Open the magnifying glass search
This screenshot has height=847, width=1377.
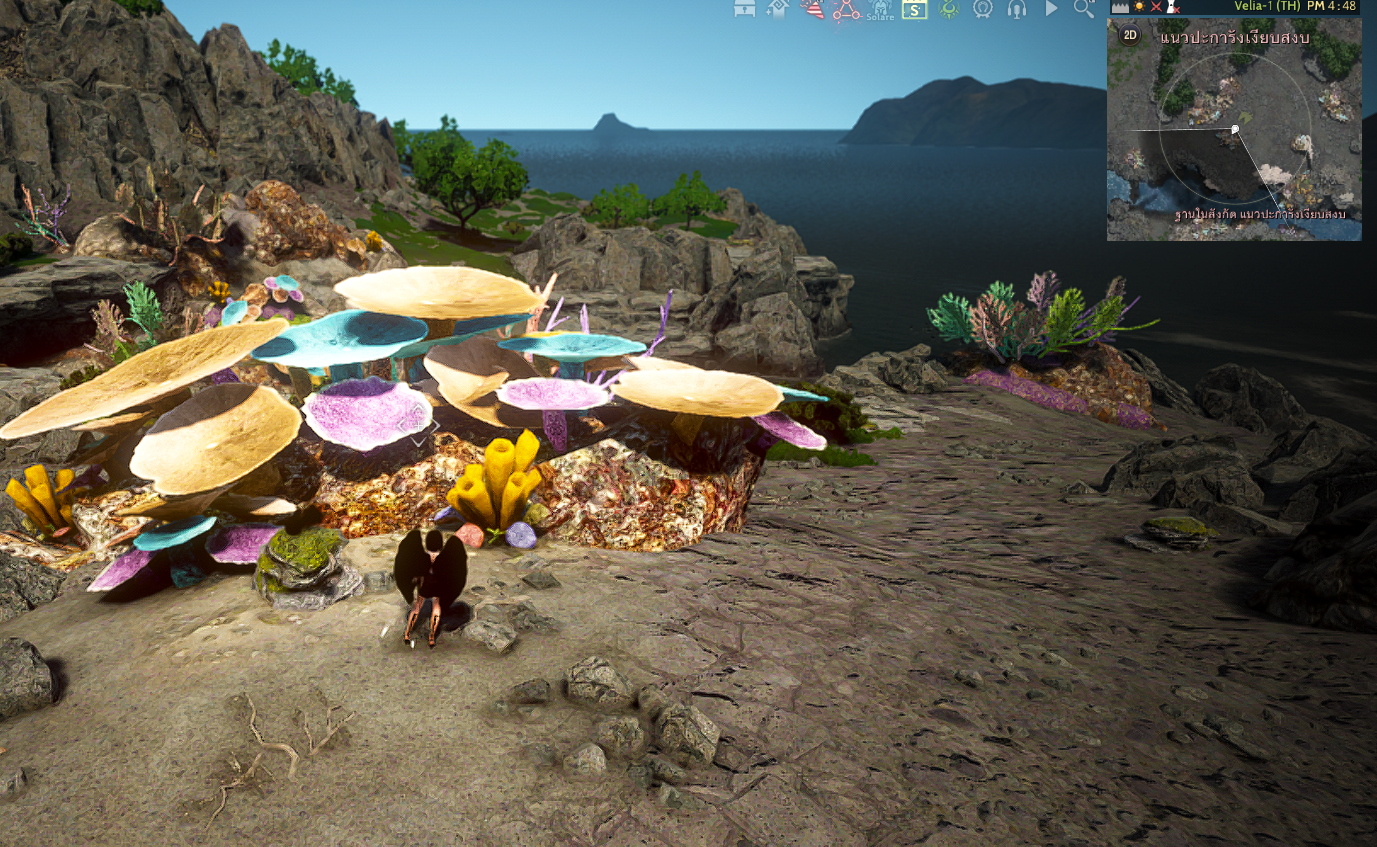pyautogui.click(x=1084, y=9)
